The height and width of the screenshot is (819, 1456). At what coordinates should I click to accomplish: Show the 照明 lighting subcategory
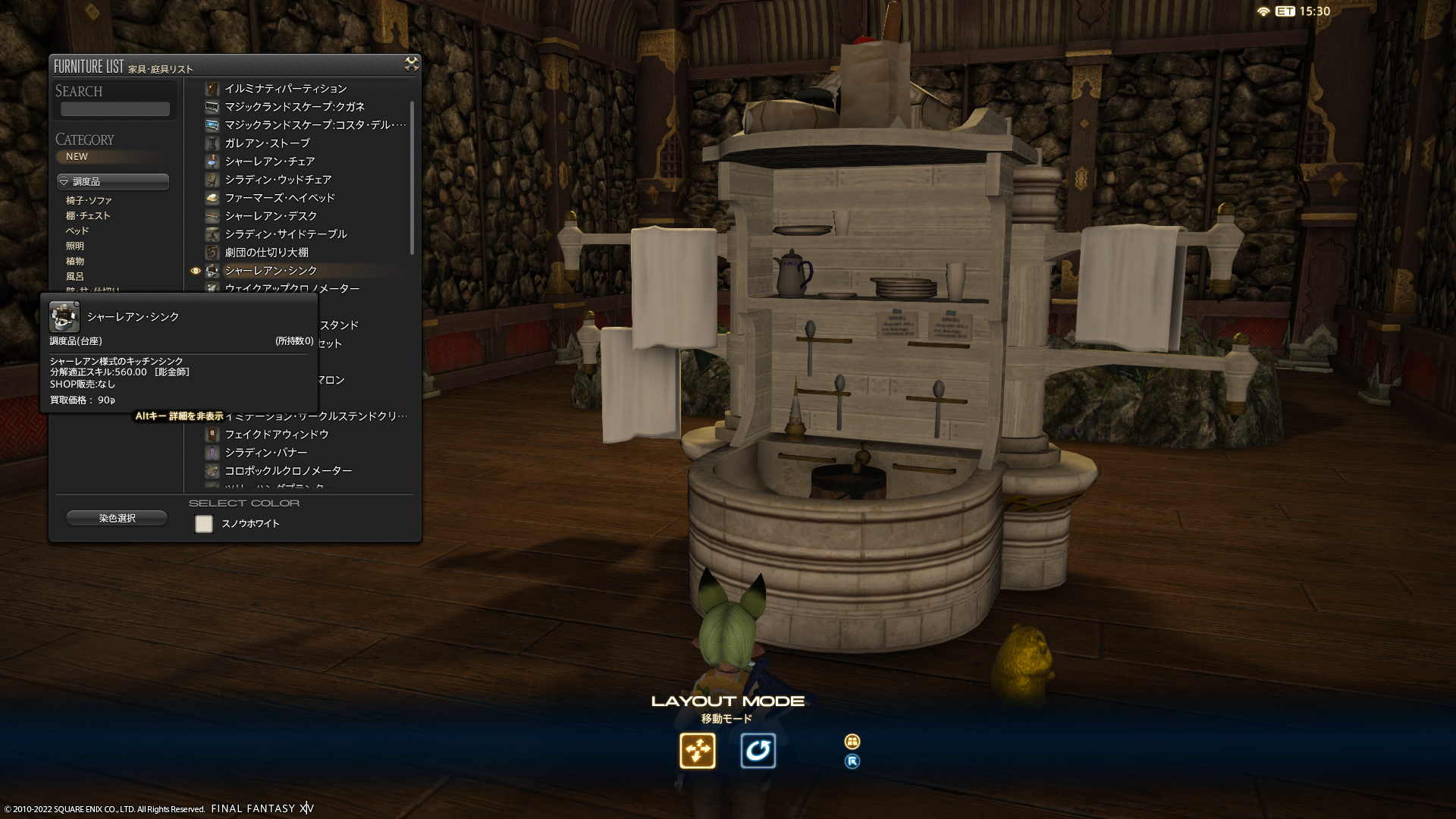75,246
